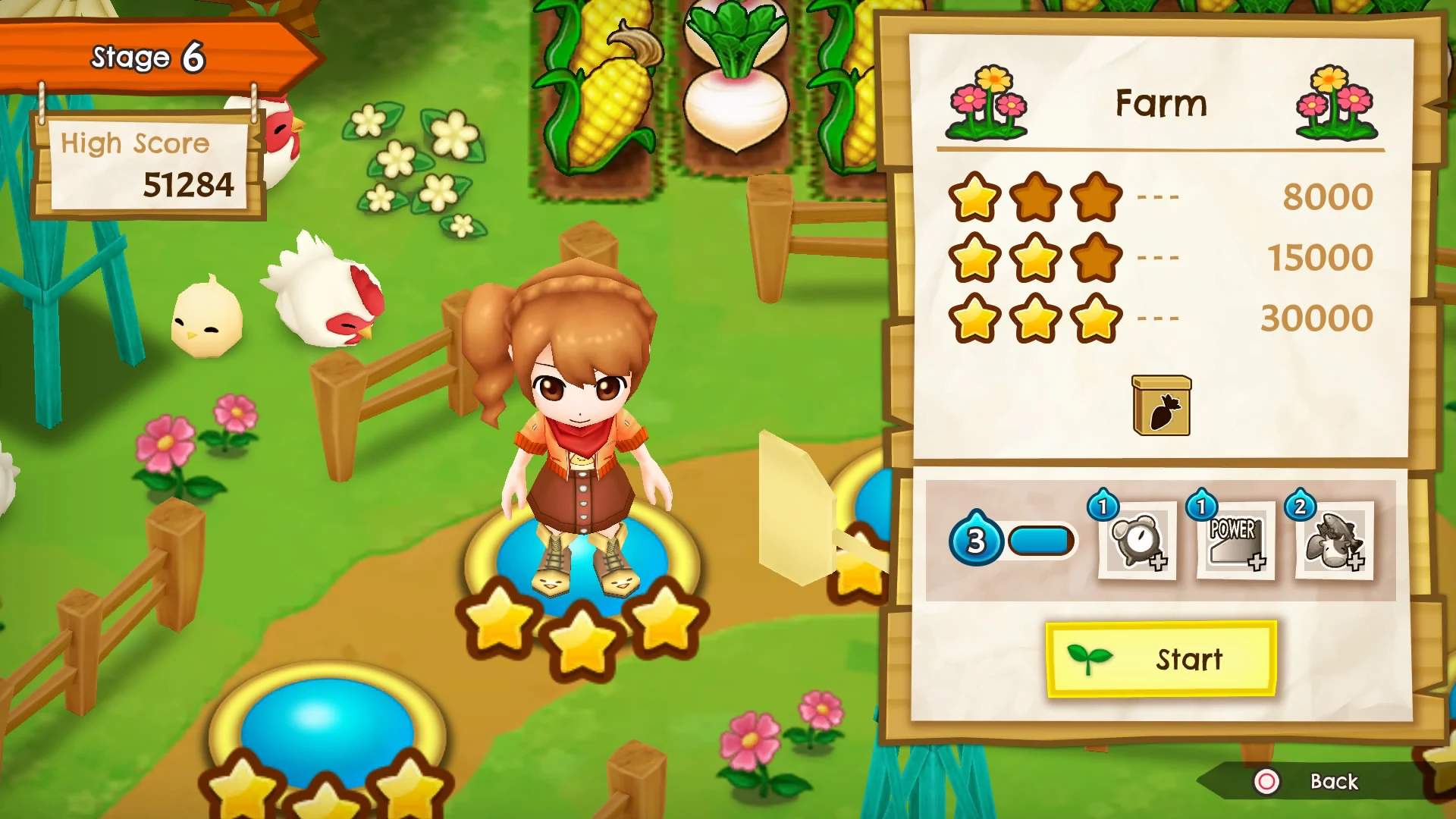Choose the animal boost item with 2 count

pos(1333,541)
